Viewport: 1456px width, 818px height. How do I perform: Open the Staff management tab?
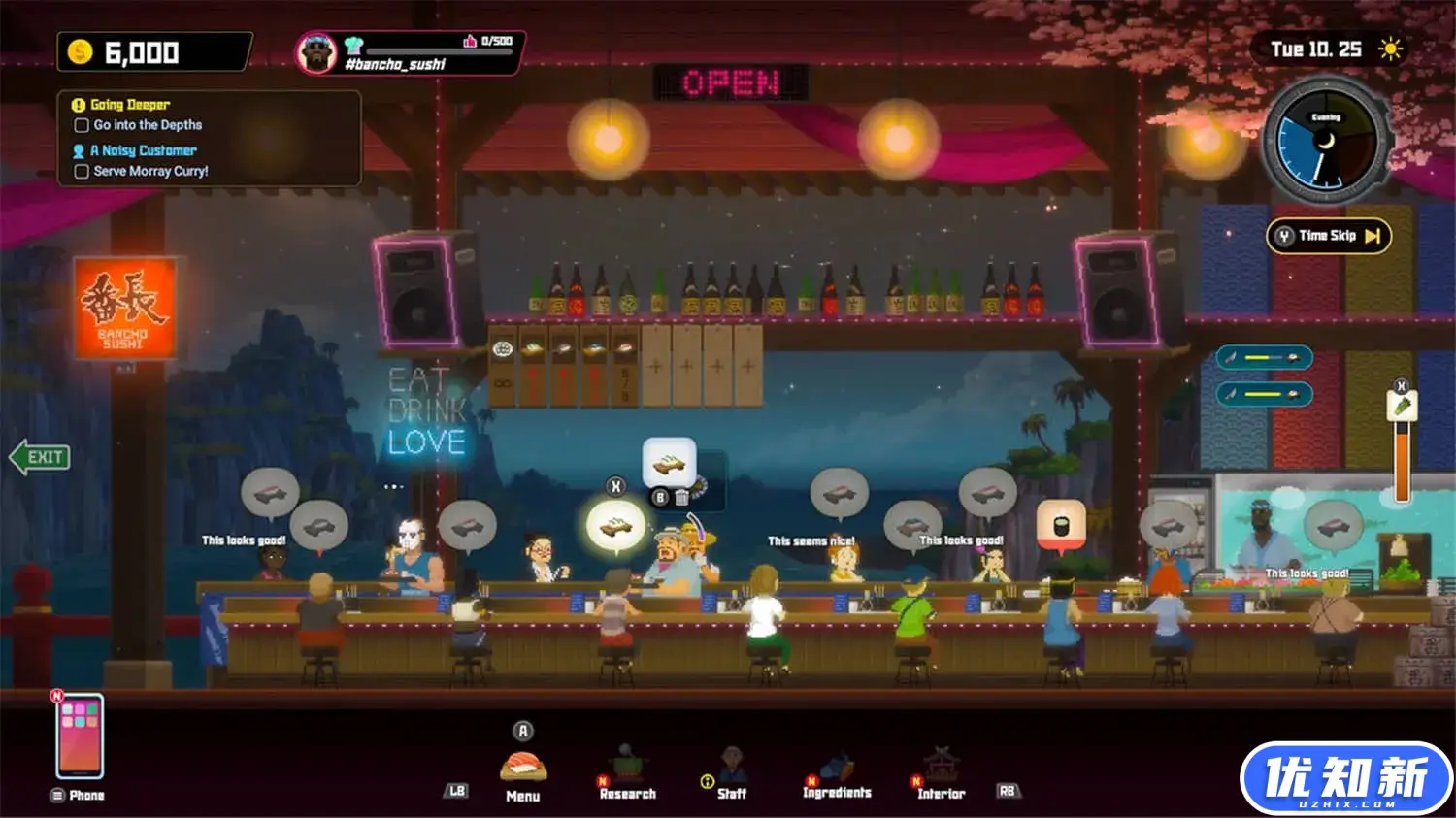coord(731,773)
